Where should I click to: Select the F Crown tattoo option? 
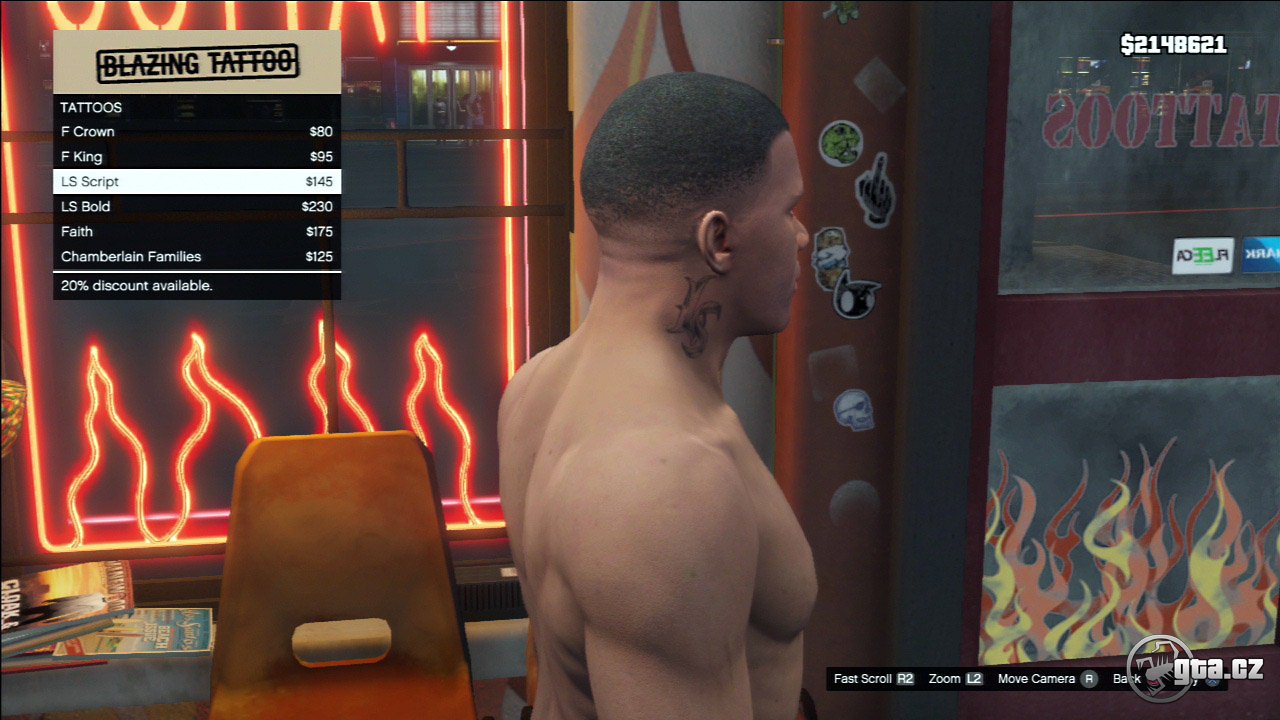click(x=196, y=132)
